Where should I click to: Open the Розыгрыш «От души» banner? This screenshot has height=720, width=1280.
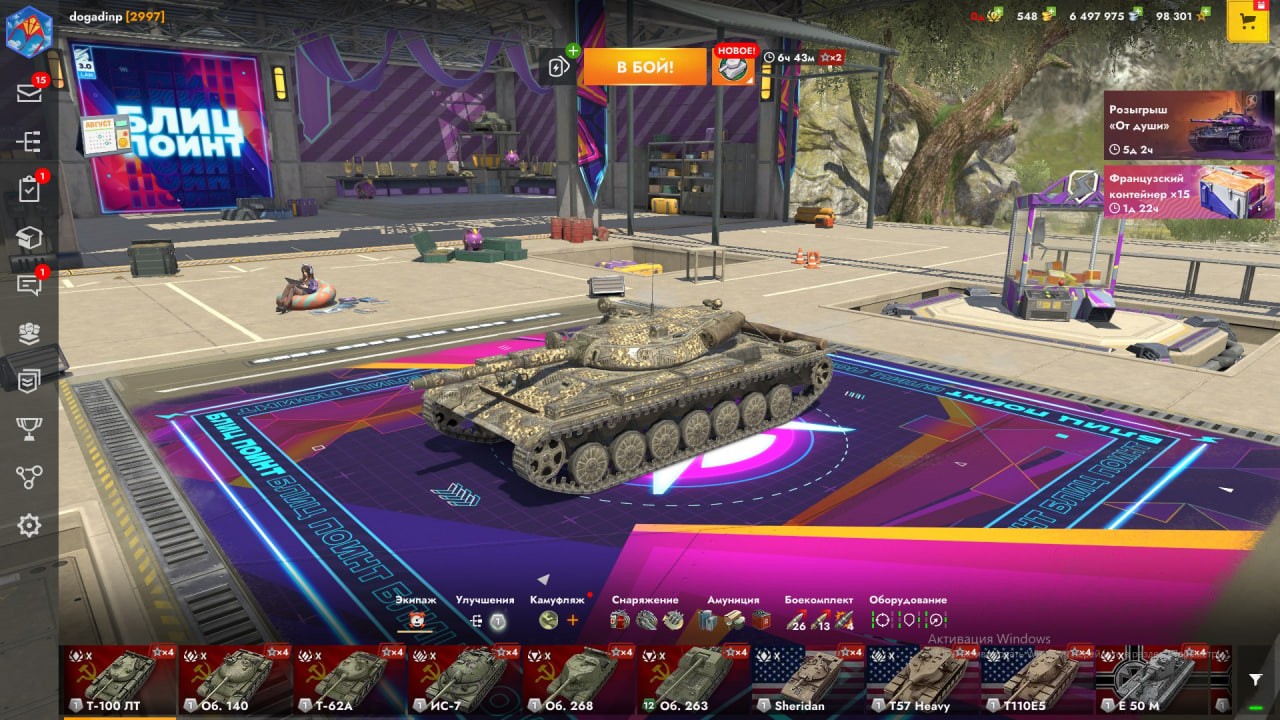pyautogui.click(x=1188, y=125)
